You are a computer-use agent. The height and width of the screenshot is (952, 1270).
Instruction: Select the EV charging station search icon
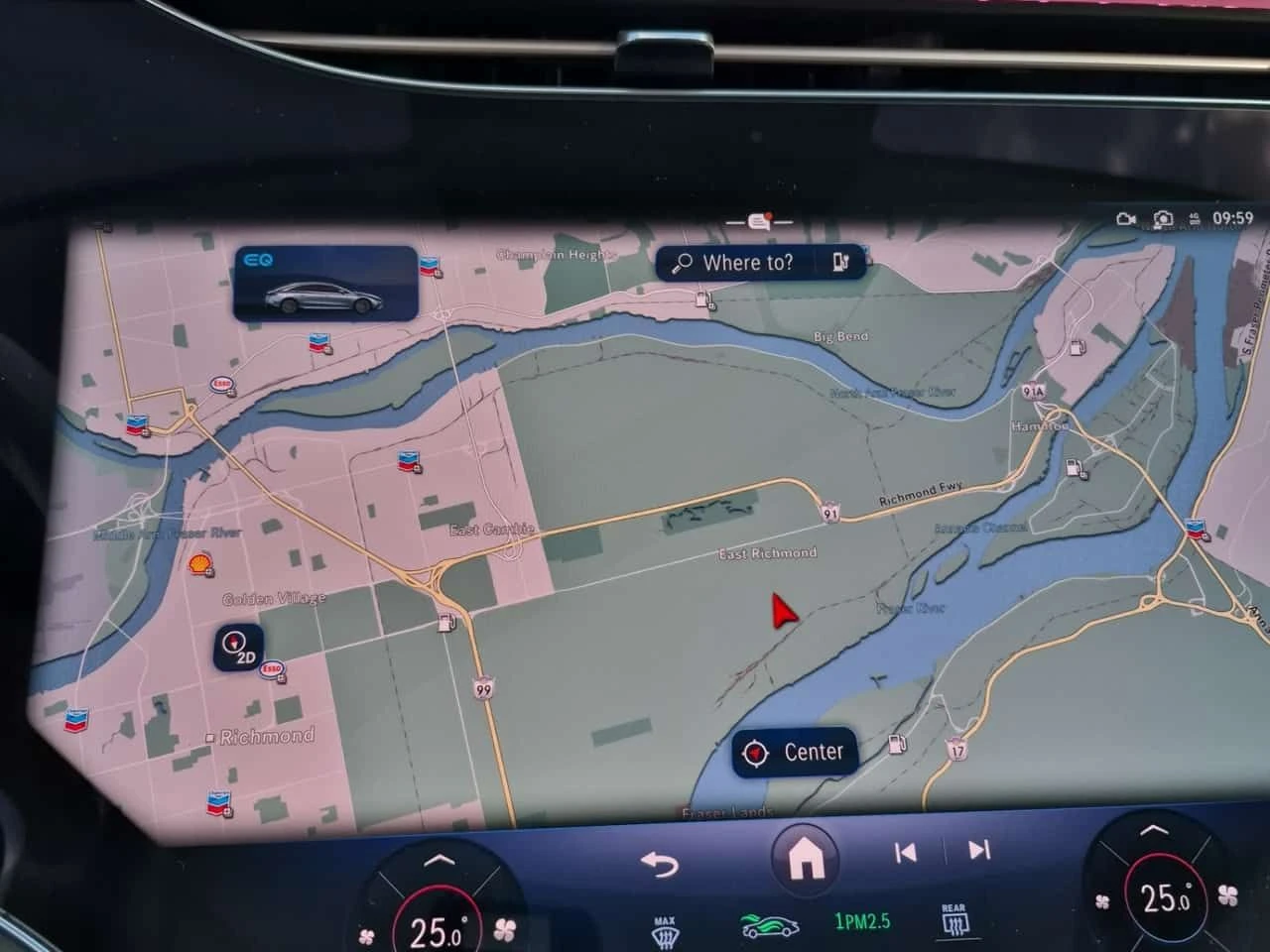(841, 262)
